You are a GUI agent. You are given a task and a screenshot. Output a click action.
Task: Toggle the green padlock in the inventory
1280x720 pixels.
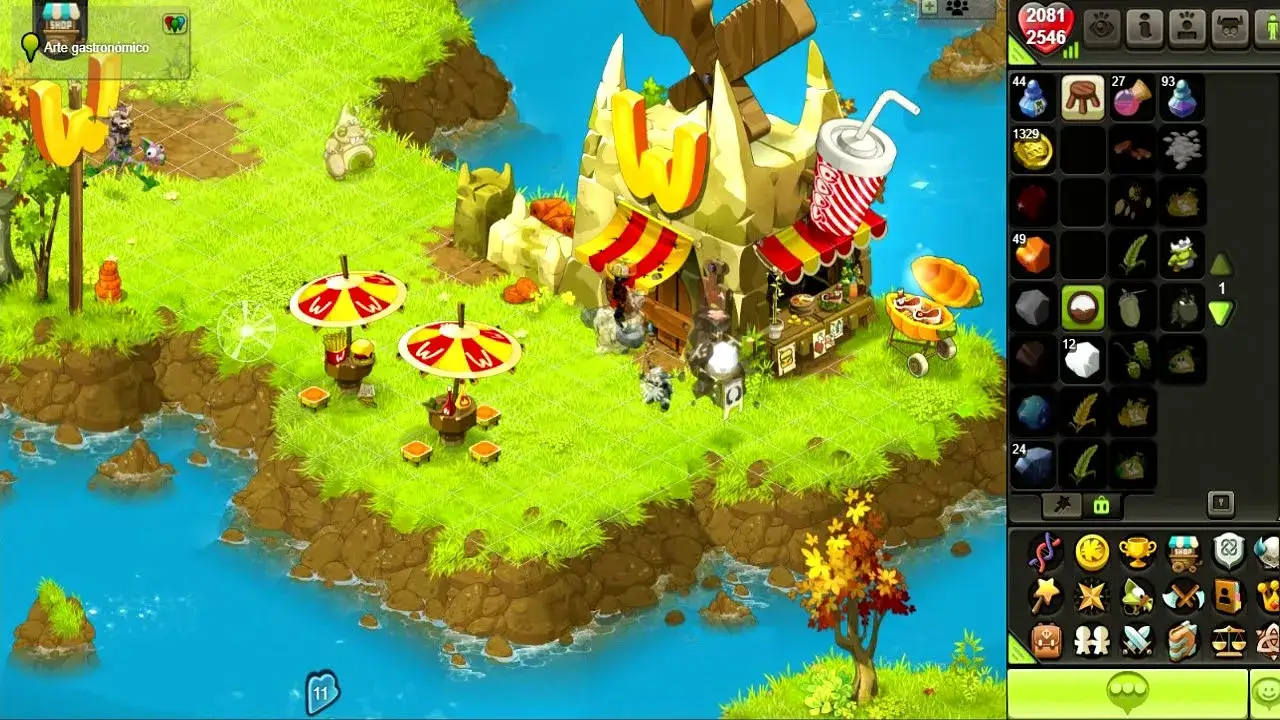[x=1101, y=505]
